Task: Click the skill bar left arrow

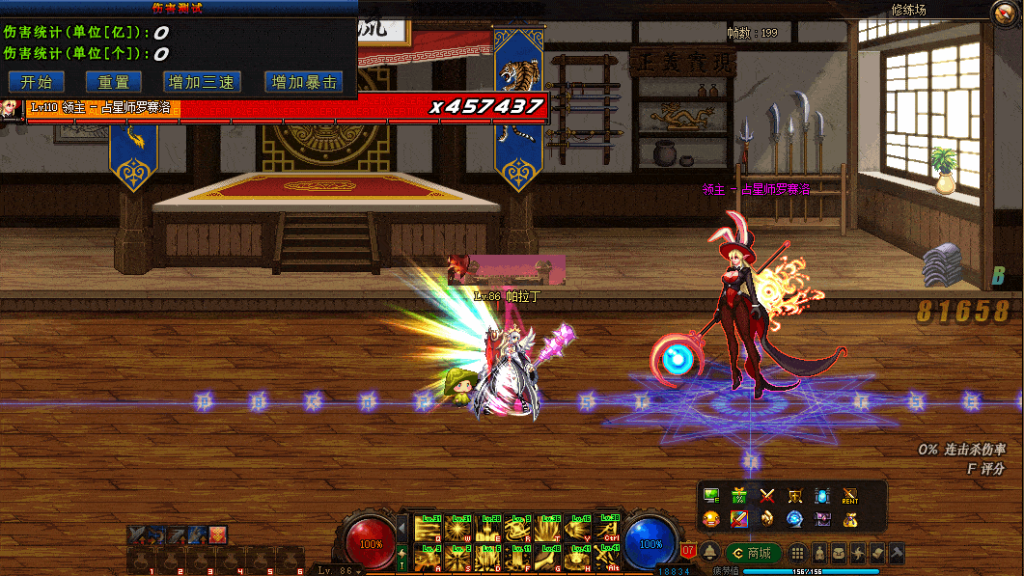Action: tap(403, 527)
